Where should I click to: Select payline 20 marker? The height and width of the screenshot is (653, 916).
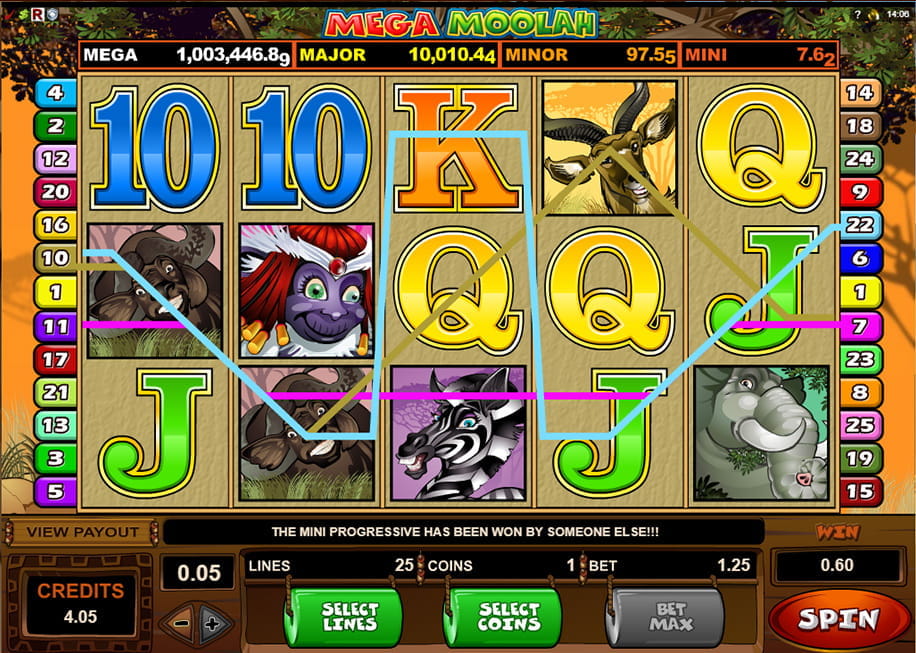[x=54, y=191]
